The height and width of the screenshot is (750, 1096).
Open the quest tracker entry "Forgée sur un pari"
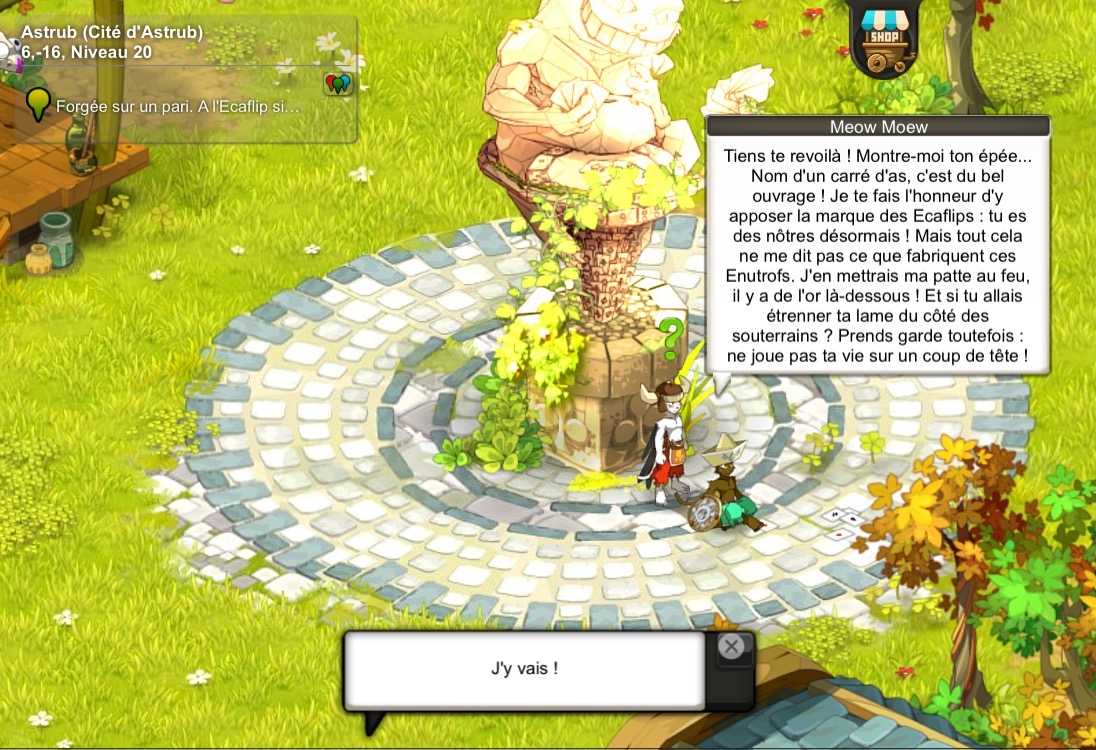(177, 106)
